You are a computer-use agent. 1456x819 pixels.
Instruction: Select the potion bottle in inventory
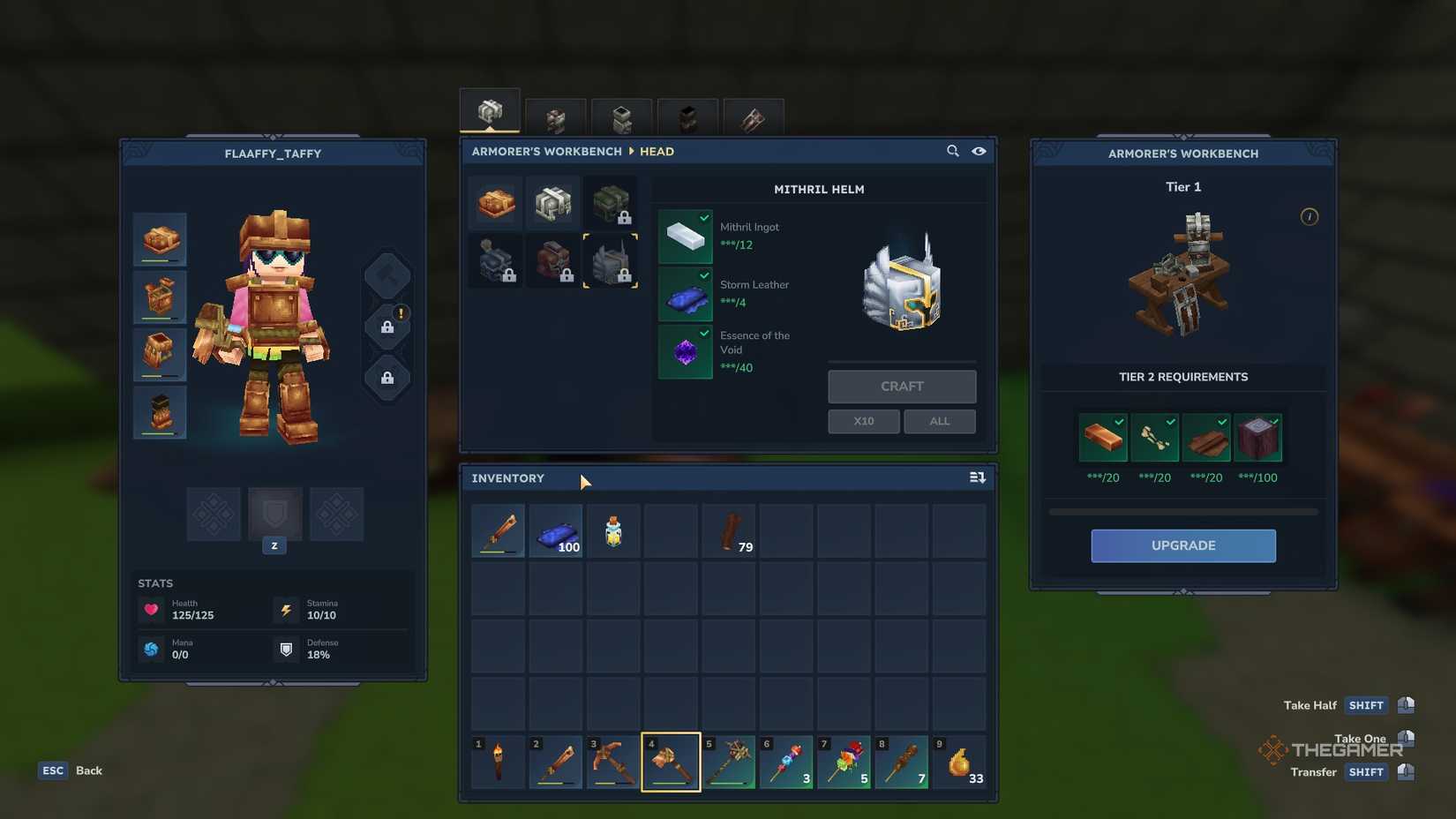coord(613,531)
